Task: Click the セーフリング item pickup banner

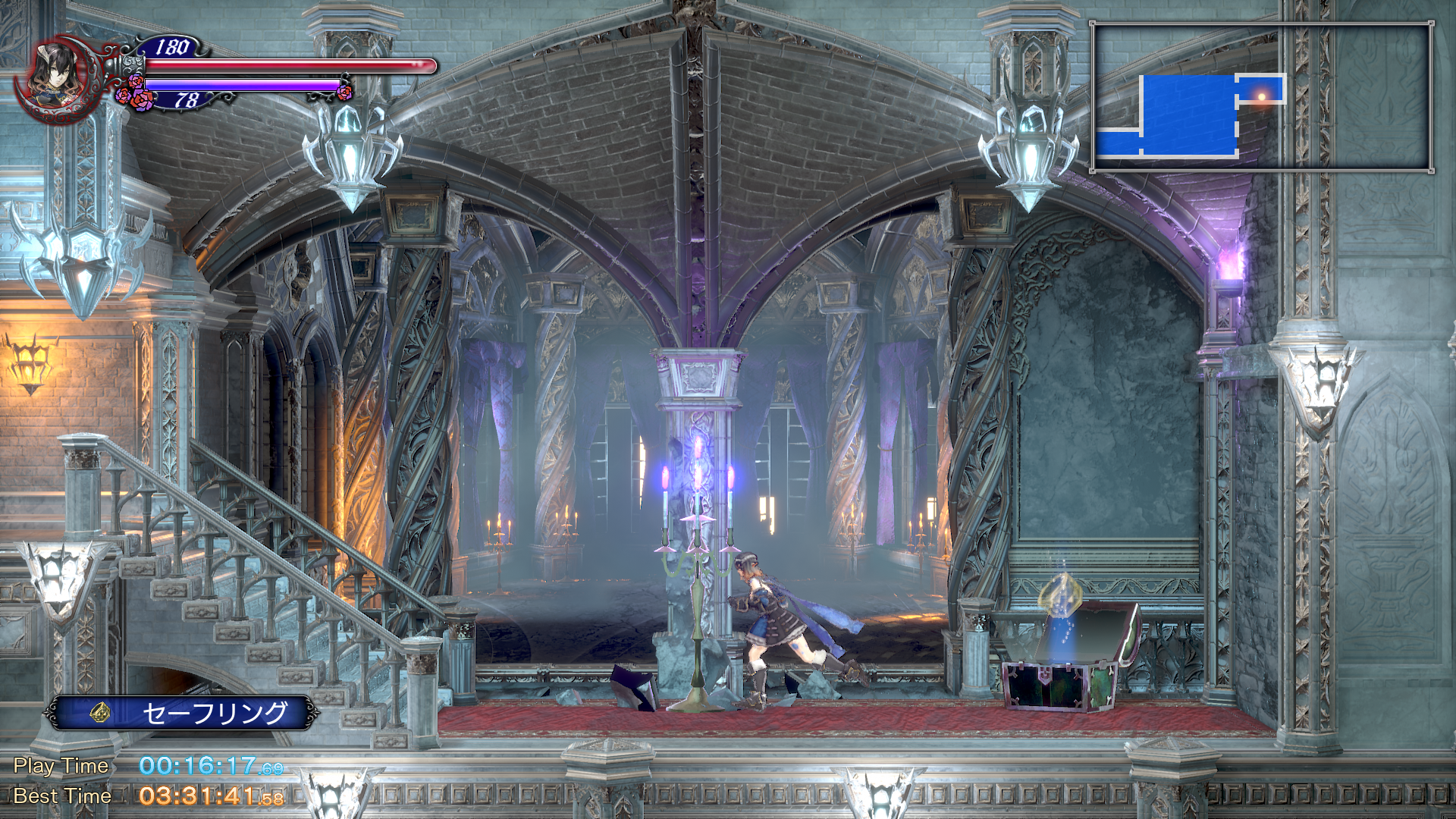Action: pos(182,713)
